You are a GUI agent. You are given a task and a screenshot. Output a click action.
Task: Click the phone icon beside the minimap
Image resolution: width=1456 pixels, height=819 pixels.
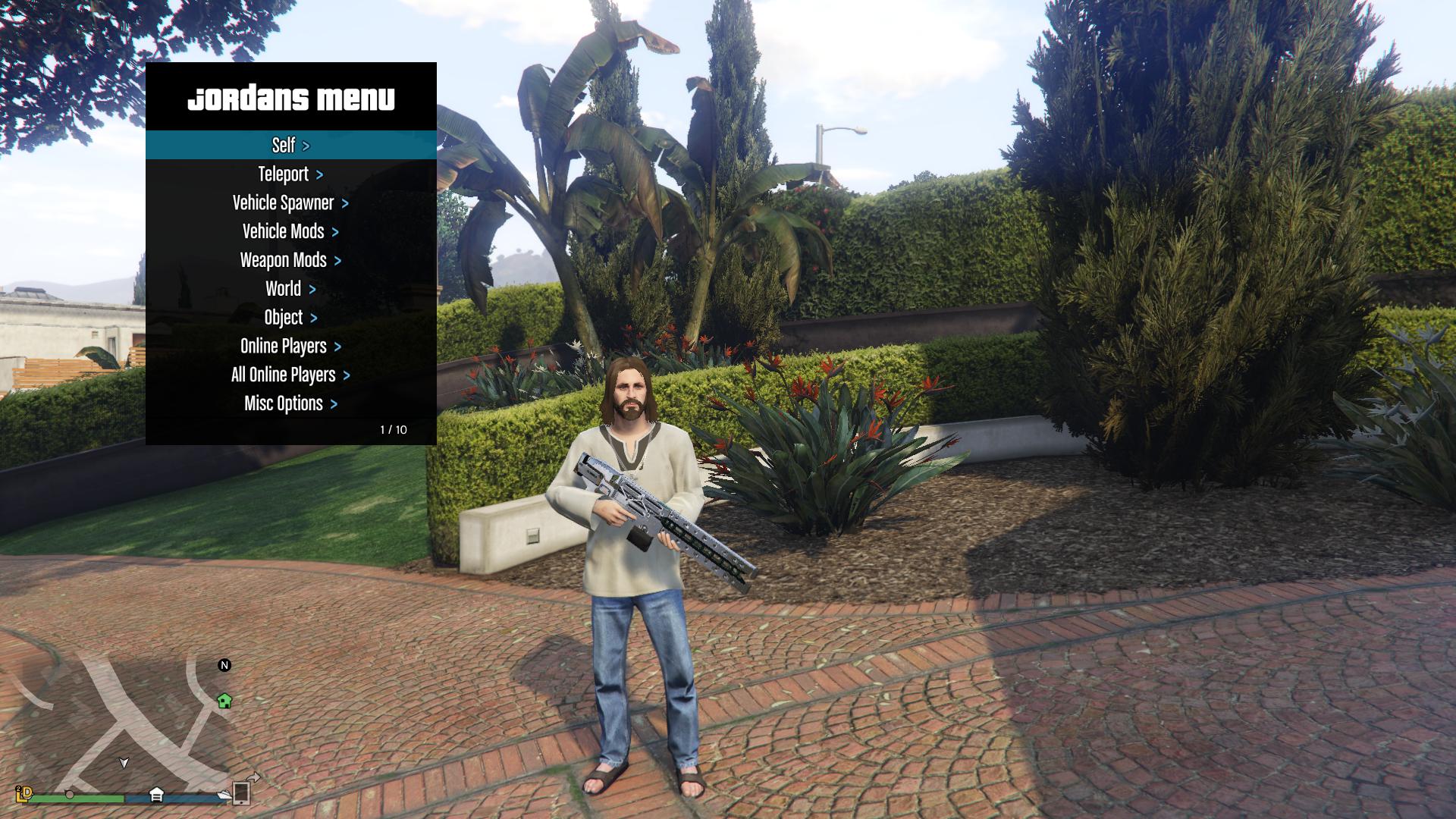coord(241,792)
